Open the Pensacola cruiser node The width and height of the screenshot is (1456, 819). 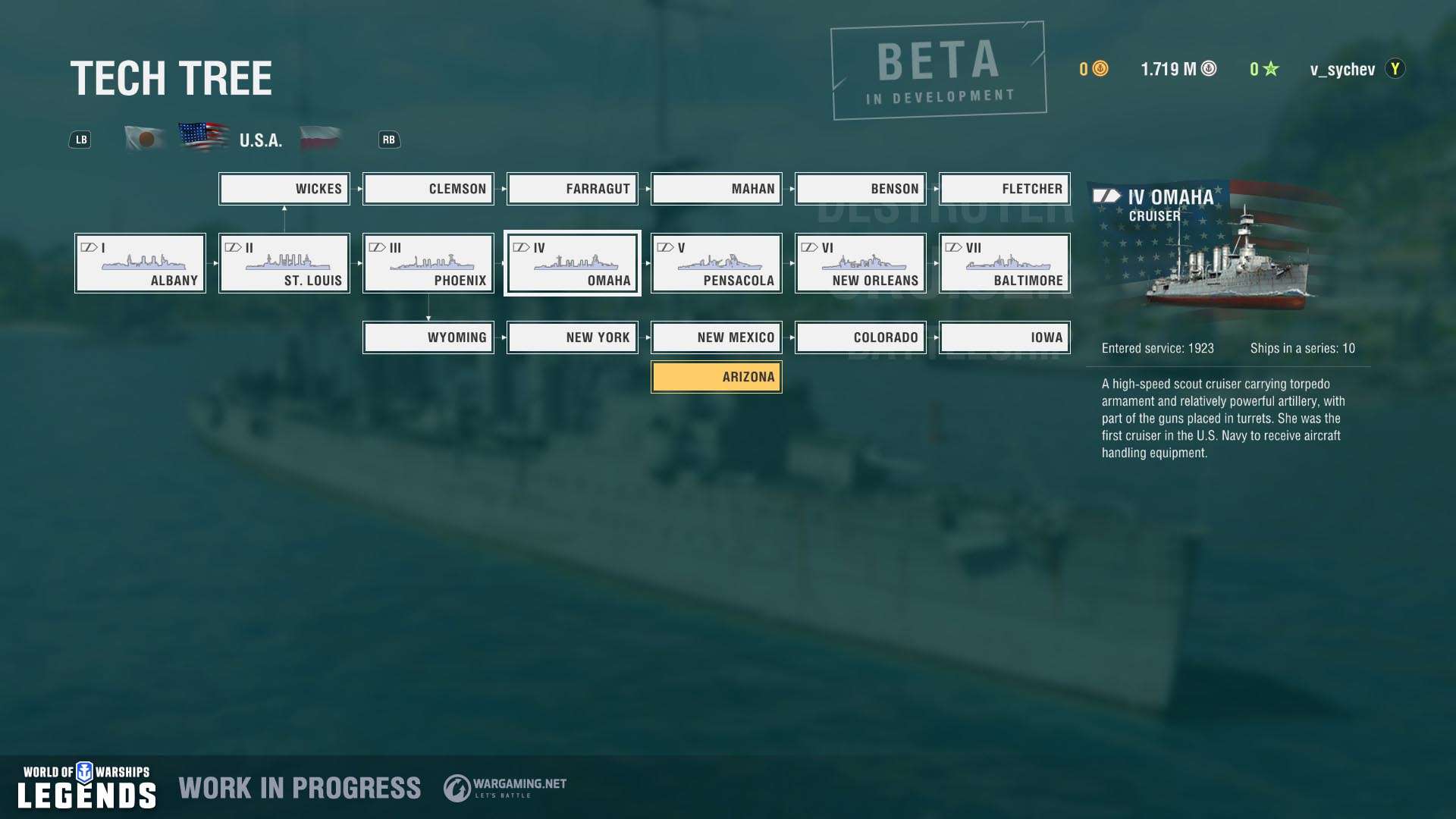click(x=717, y=263)
